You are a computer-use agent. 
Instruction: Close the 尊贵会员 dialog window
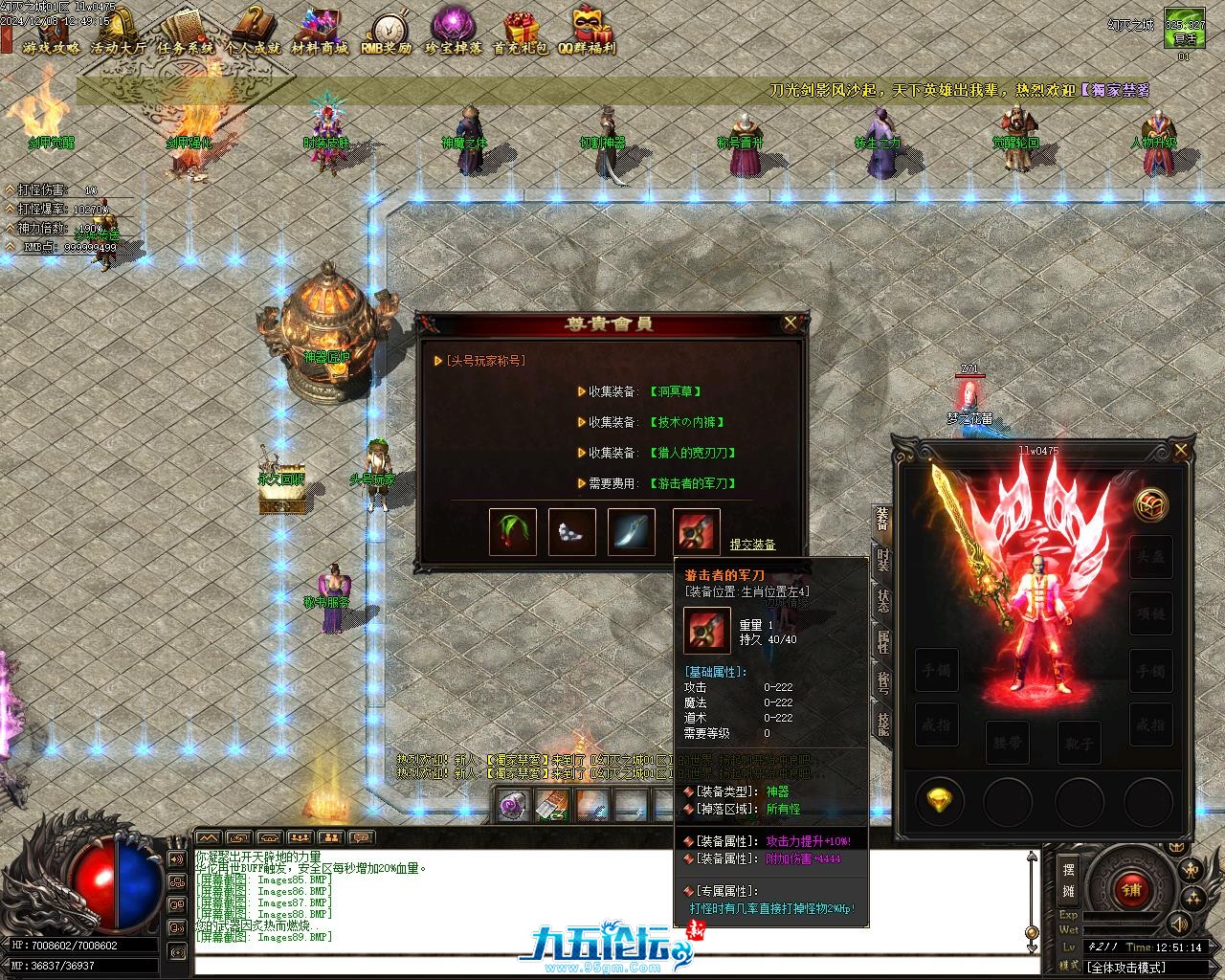click(791, 323)
